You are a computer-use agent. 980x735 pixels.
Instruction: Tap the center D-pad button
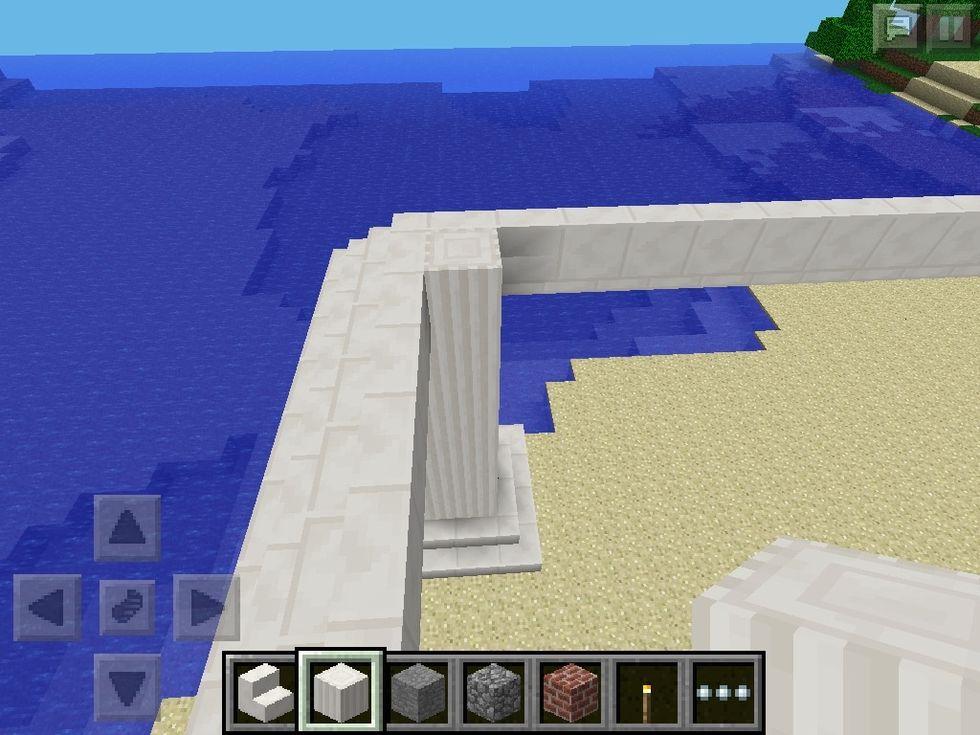pos(127,607)
